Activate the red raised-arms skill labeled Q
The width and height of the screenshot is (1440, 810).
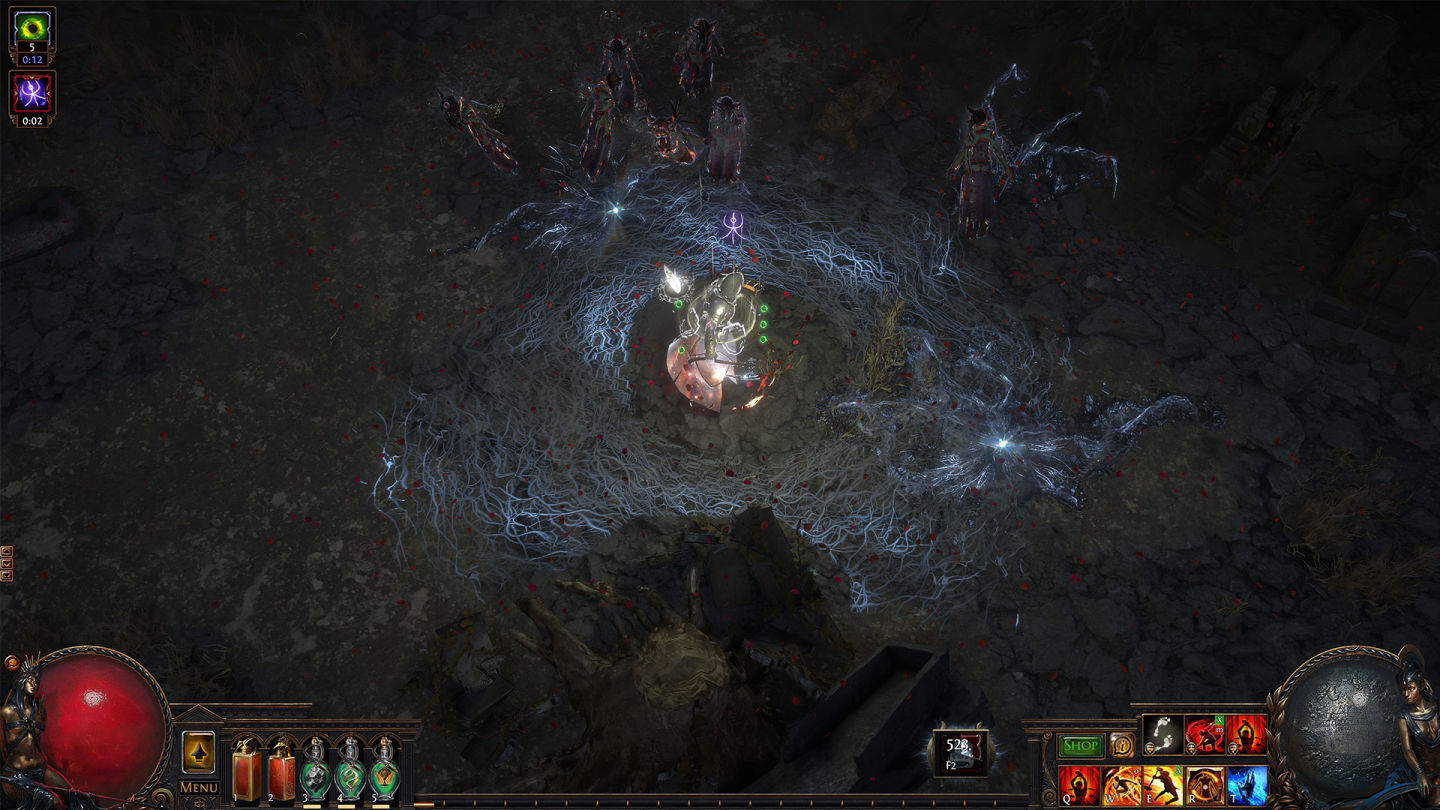(1079, 785)
